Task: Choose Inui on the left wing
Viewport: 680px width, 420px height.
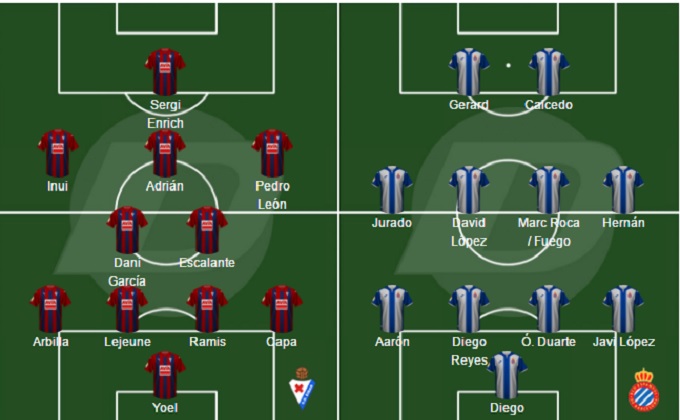Action: coord(57,152)
